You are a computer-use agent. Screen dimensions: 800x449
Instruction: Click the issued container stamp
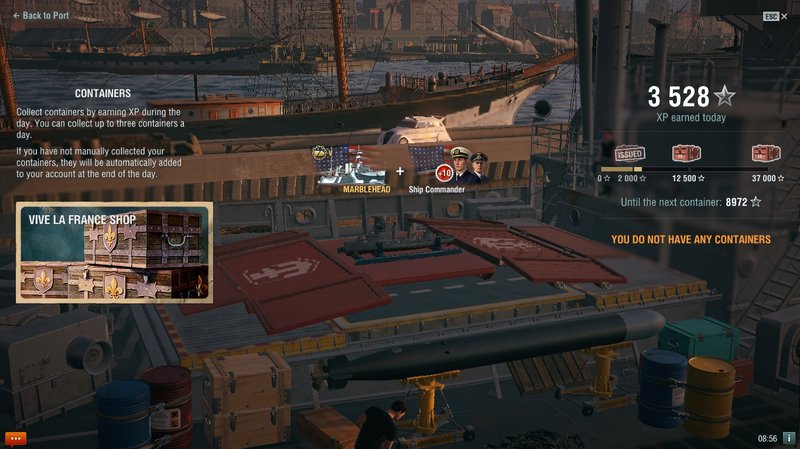628,154
